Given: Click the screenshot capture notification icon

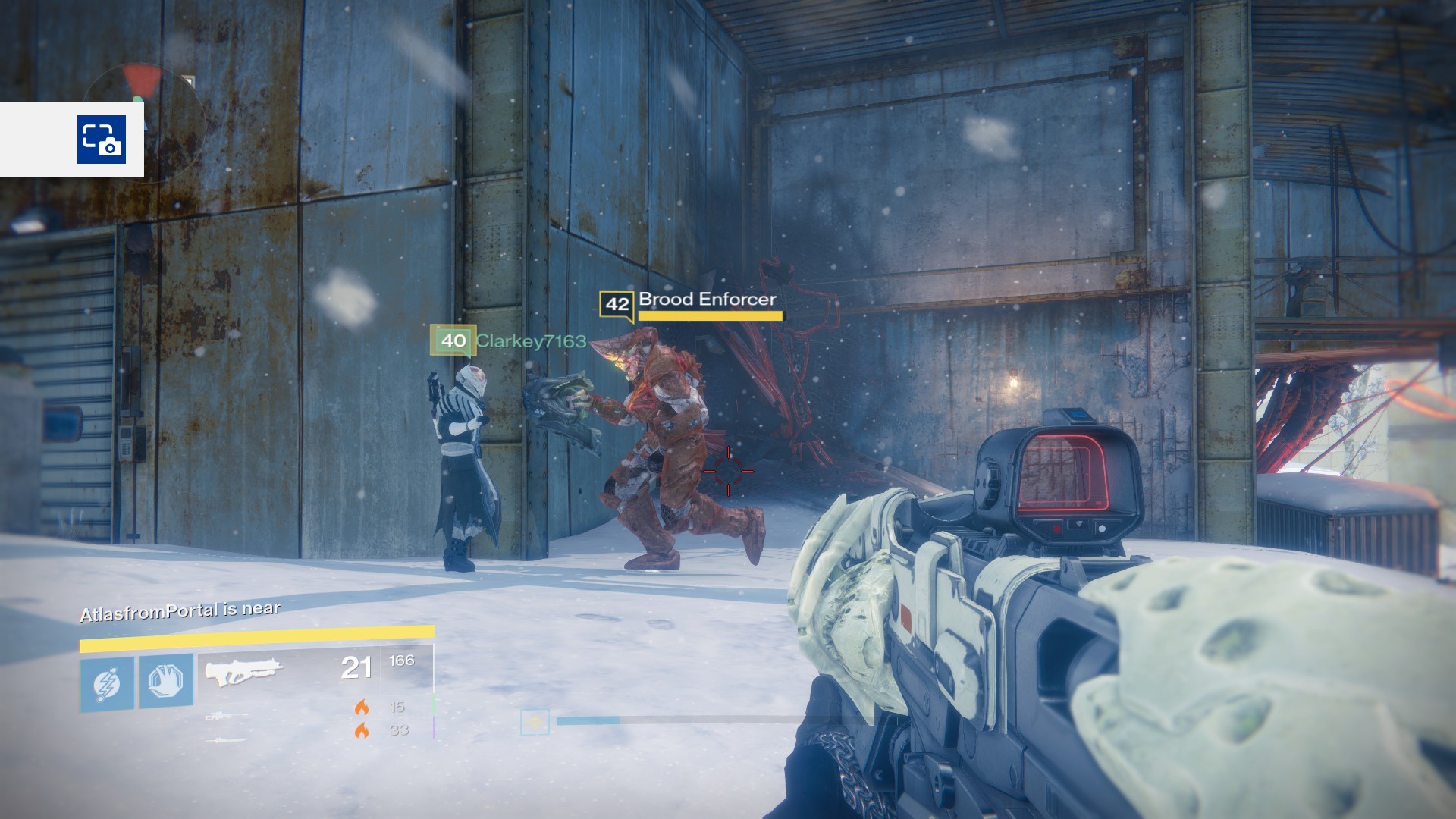Looking at the screenshot, I should [x=101, y=140].
